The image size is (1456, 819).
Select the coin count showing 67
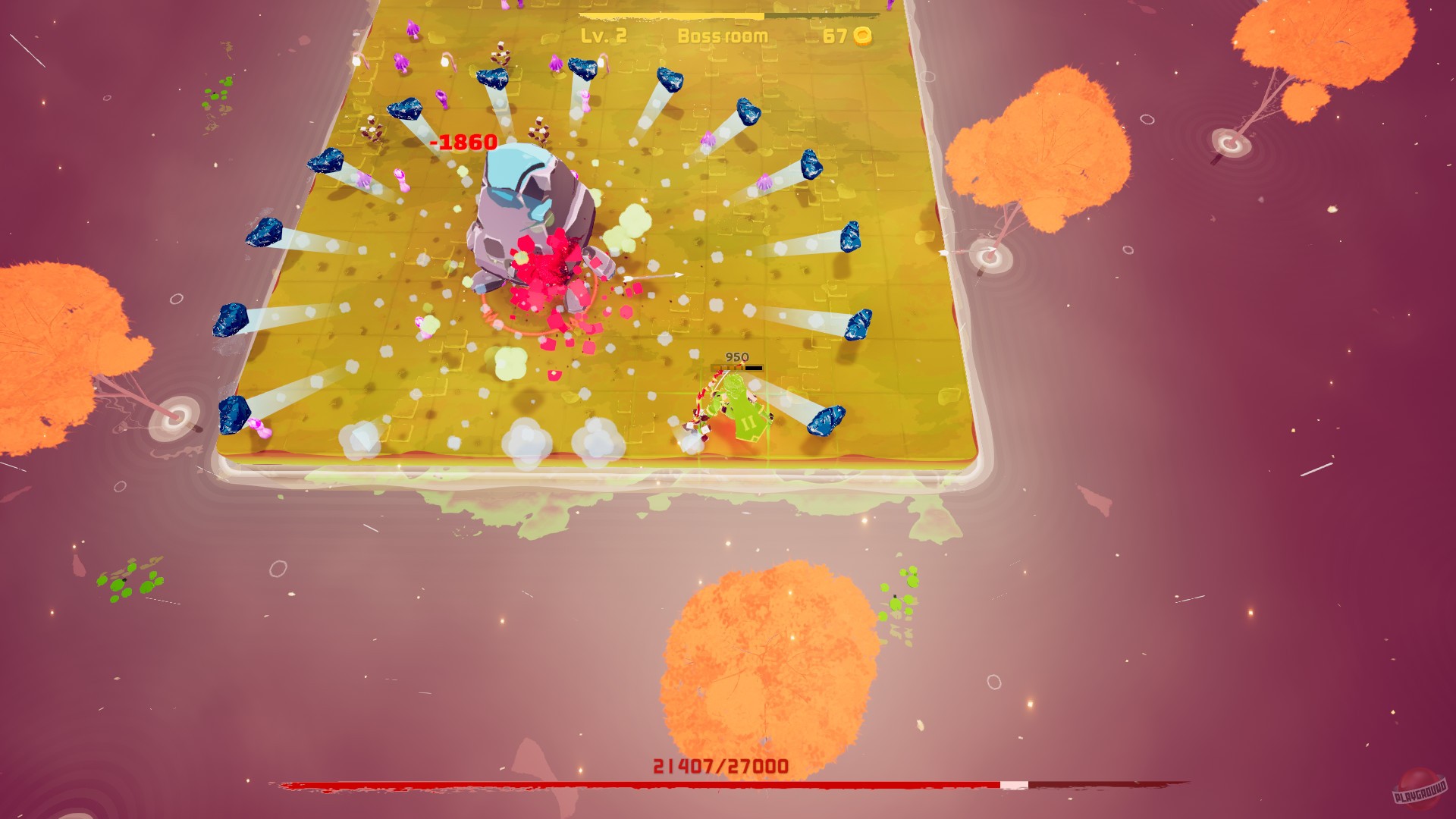(x=834, y=34)
